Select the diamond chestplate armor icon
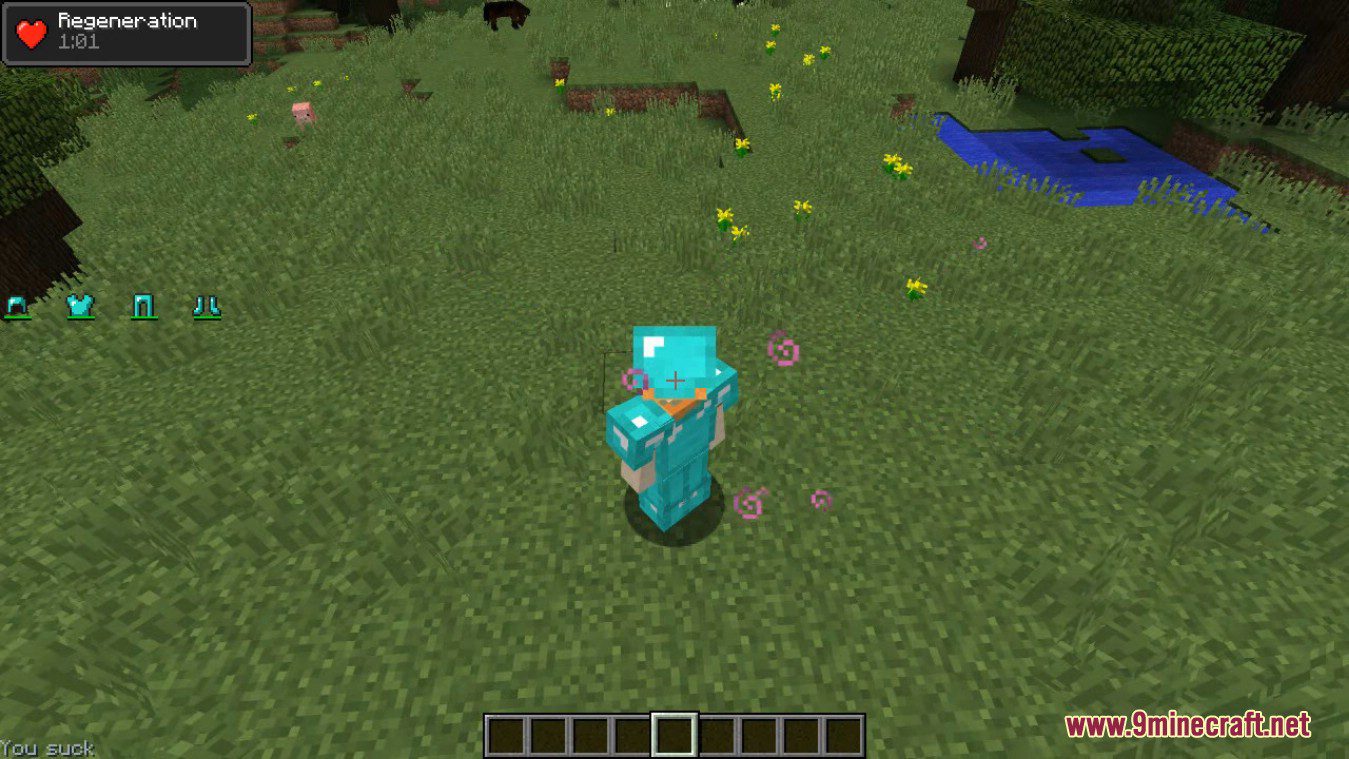 click(x=82, y=305)
